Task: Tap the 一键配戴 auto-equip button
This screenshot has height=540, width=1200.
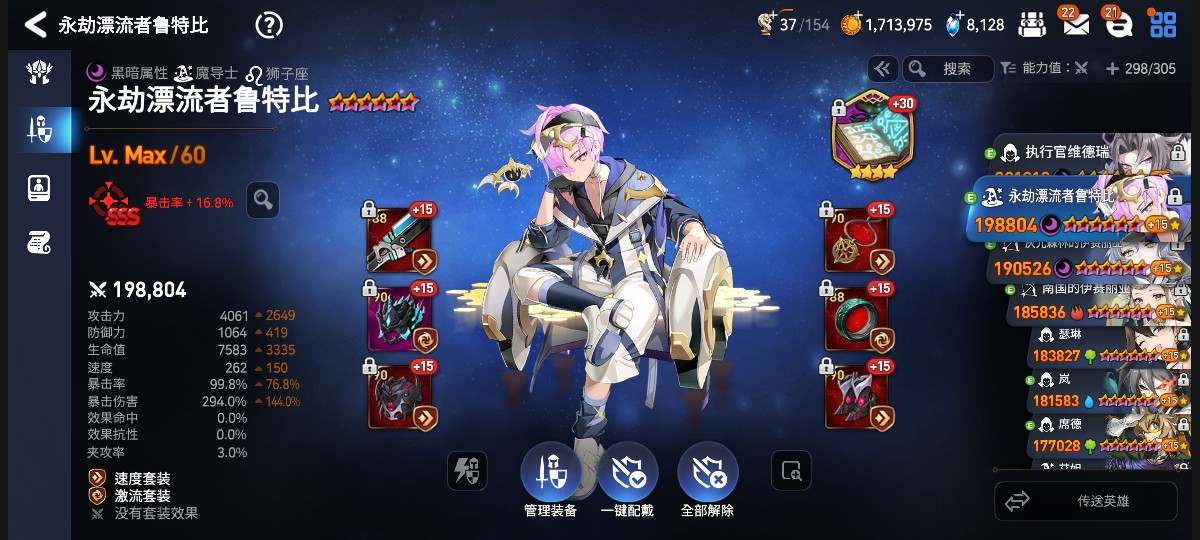Action: pos(627,475)
